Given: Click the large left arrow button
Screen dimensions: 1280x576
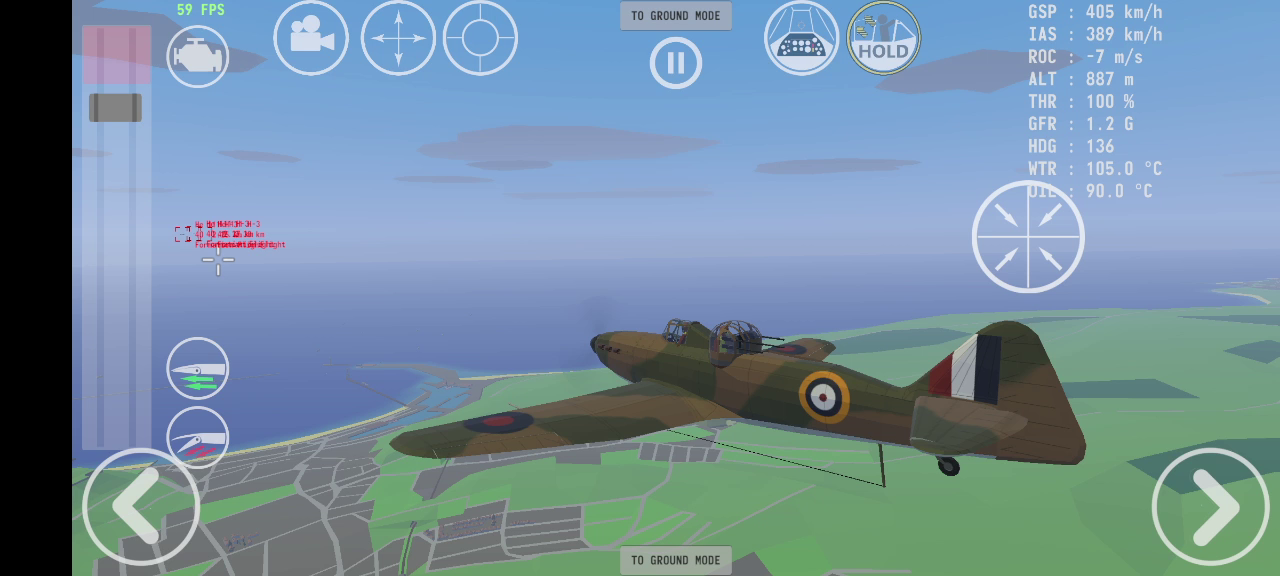Looking at the screenshot, I should (x=141, y=507).
